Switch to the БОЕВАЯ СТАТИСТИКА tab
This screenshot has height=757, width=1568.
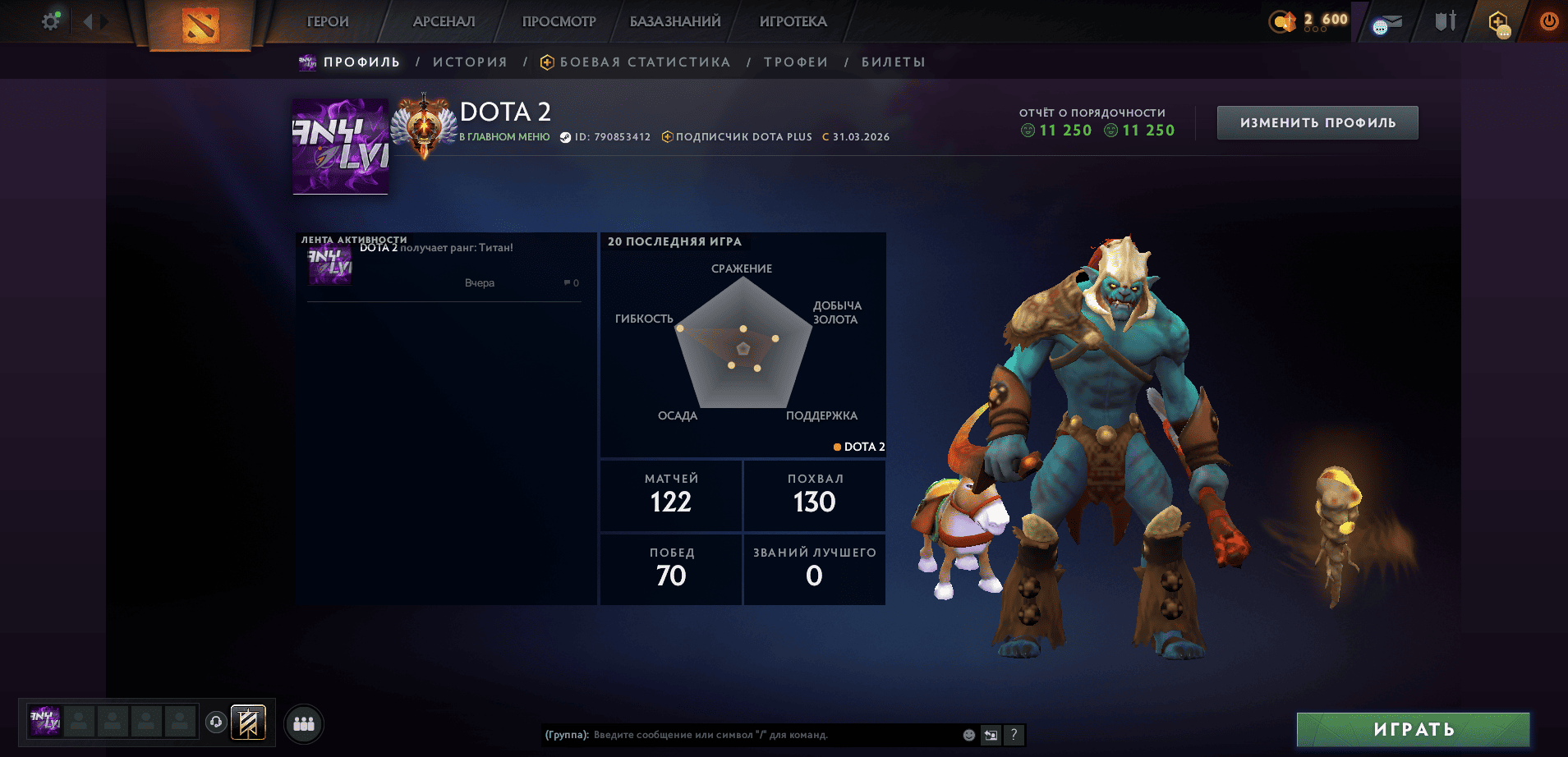click(645, 62)
